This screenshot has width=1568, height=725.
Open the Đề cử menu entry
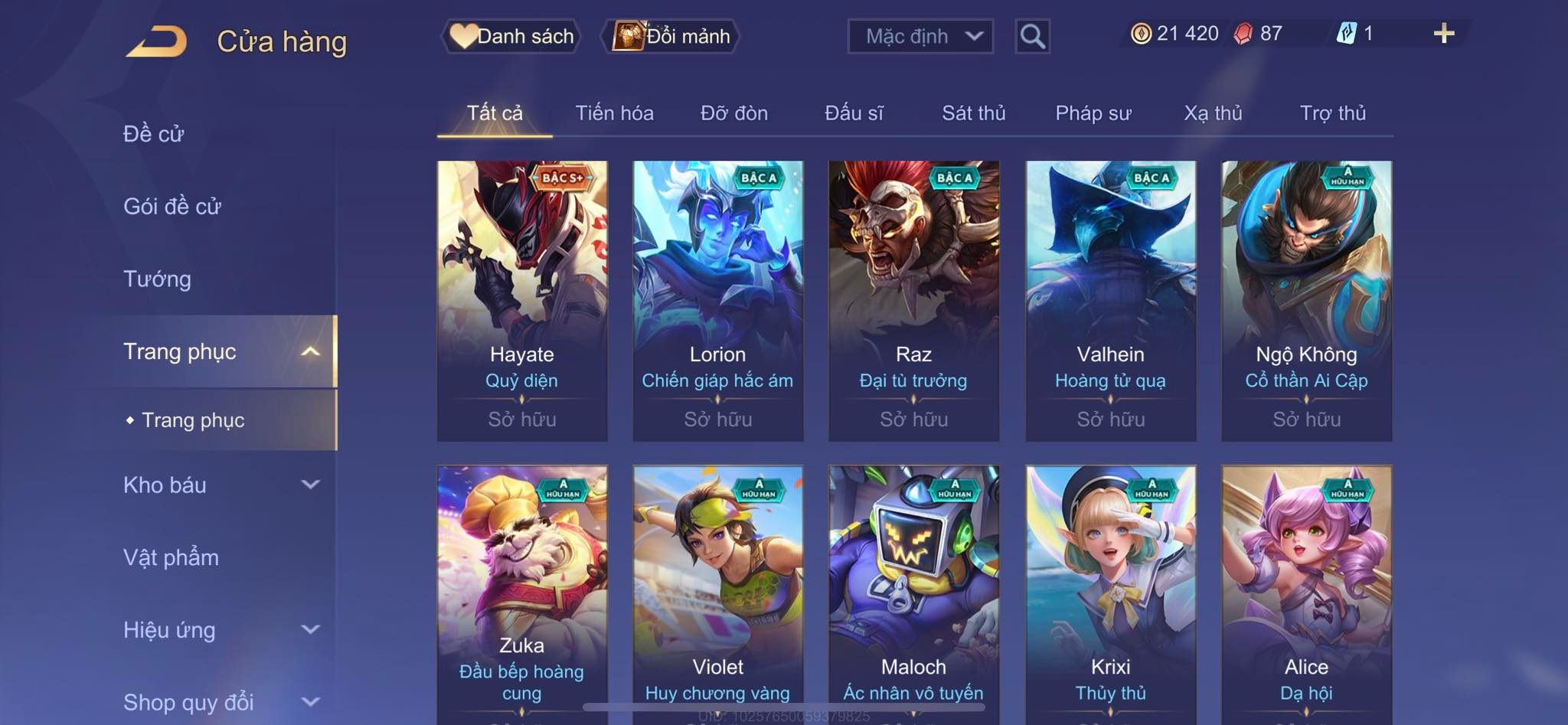point(154,134)
